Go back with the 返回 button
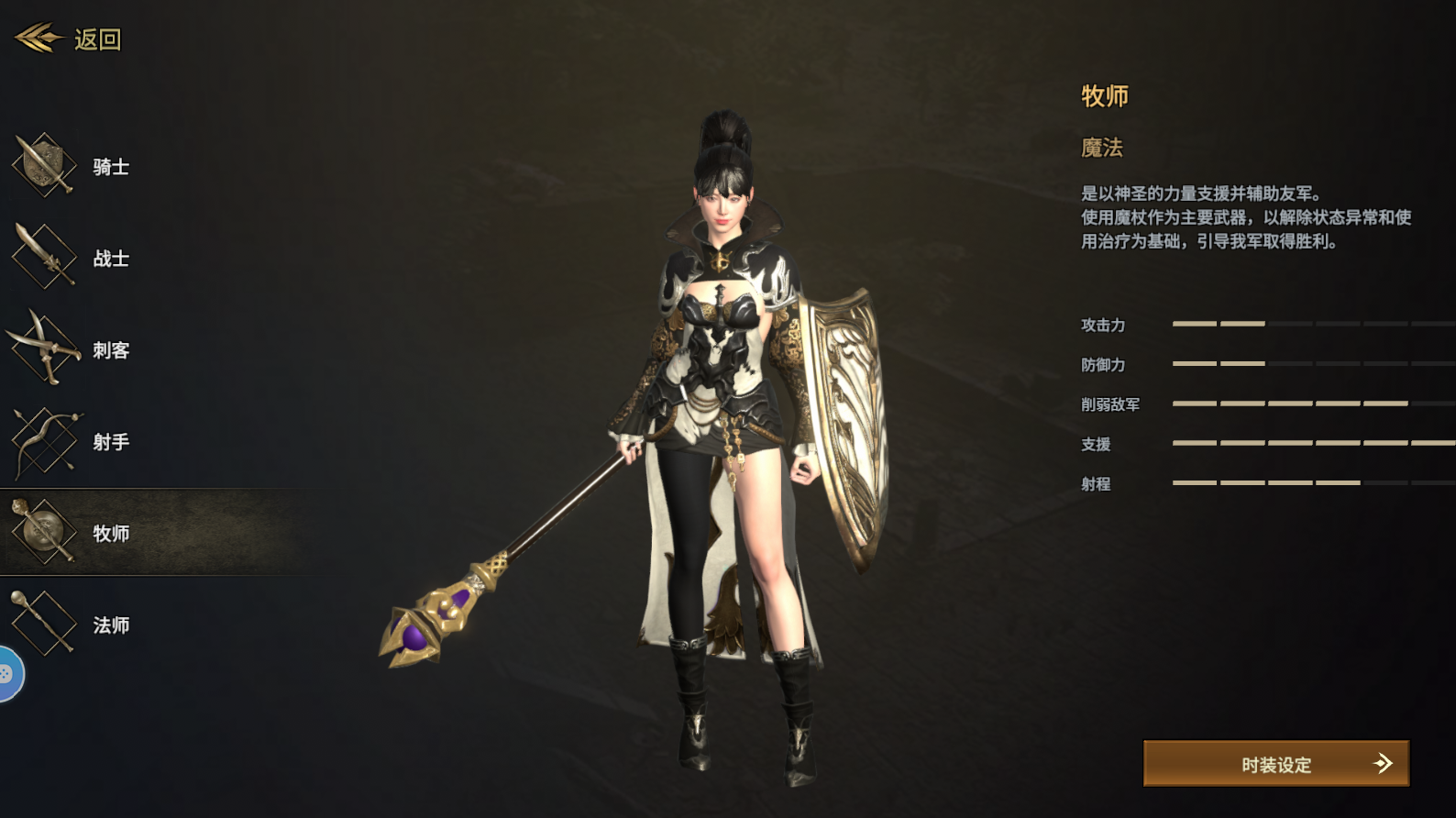The width and height of the screenshot is (1456, 818). (70, 39)
